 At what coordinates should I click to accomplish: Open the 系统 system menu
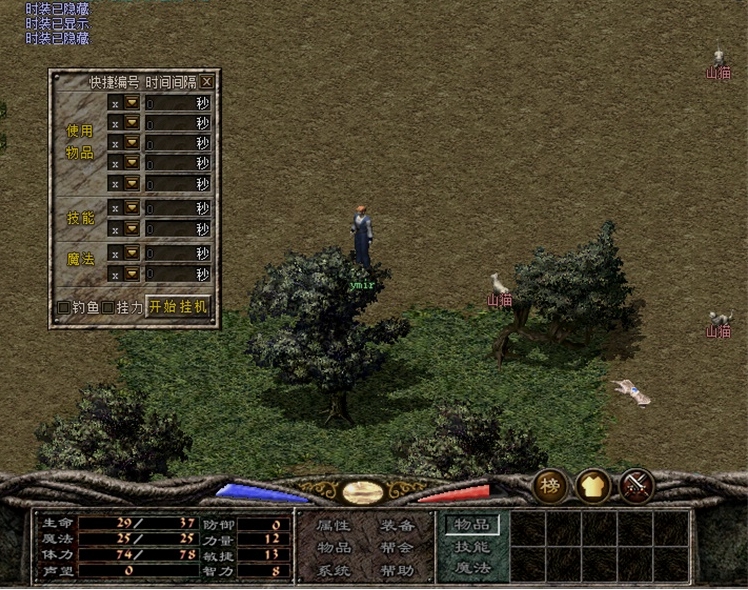click(x=333, y=571)
